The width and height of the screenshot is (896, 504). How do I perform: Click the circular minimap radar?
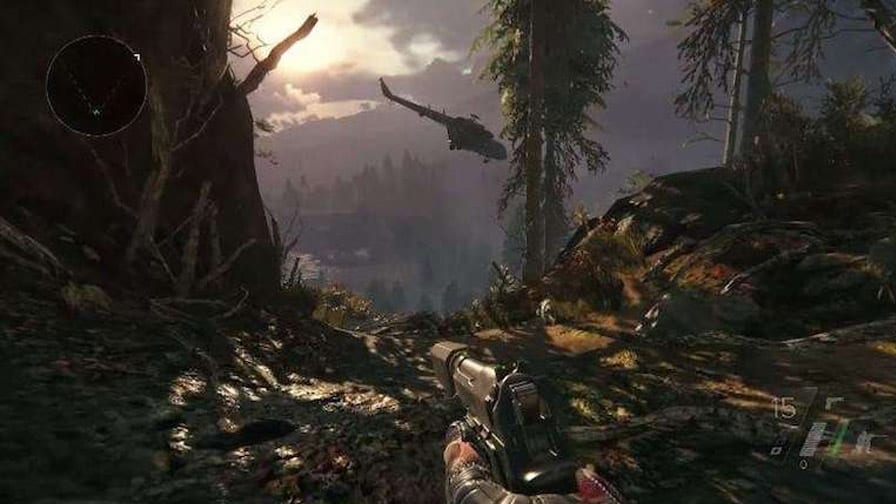96,86
